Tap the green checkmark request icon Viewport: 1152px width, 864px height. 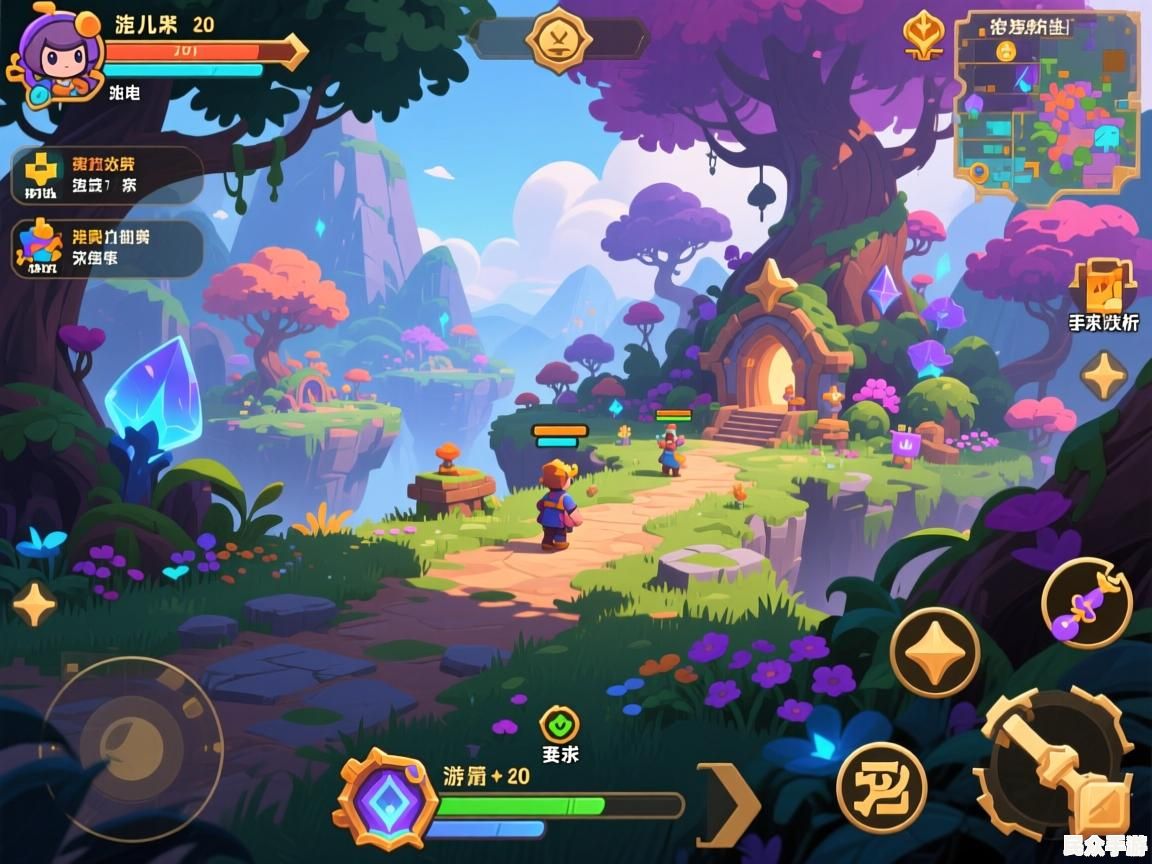pos(559,723)
